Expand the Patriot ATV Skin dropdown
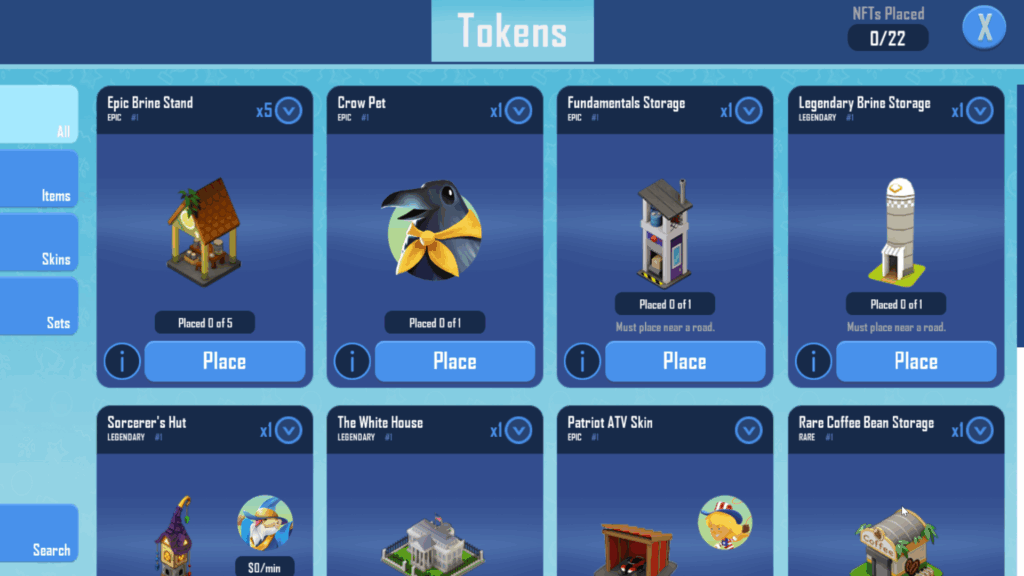The width and height of the screenshot is (1024, 576). point(748,430)
